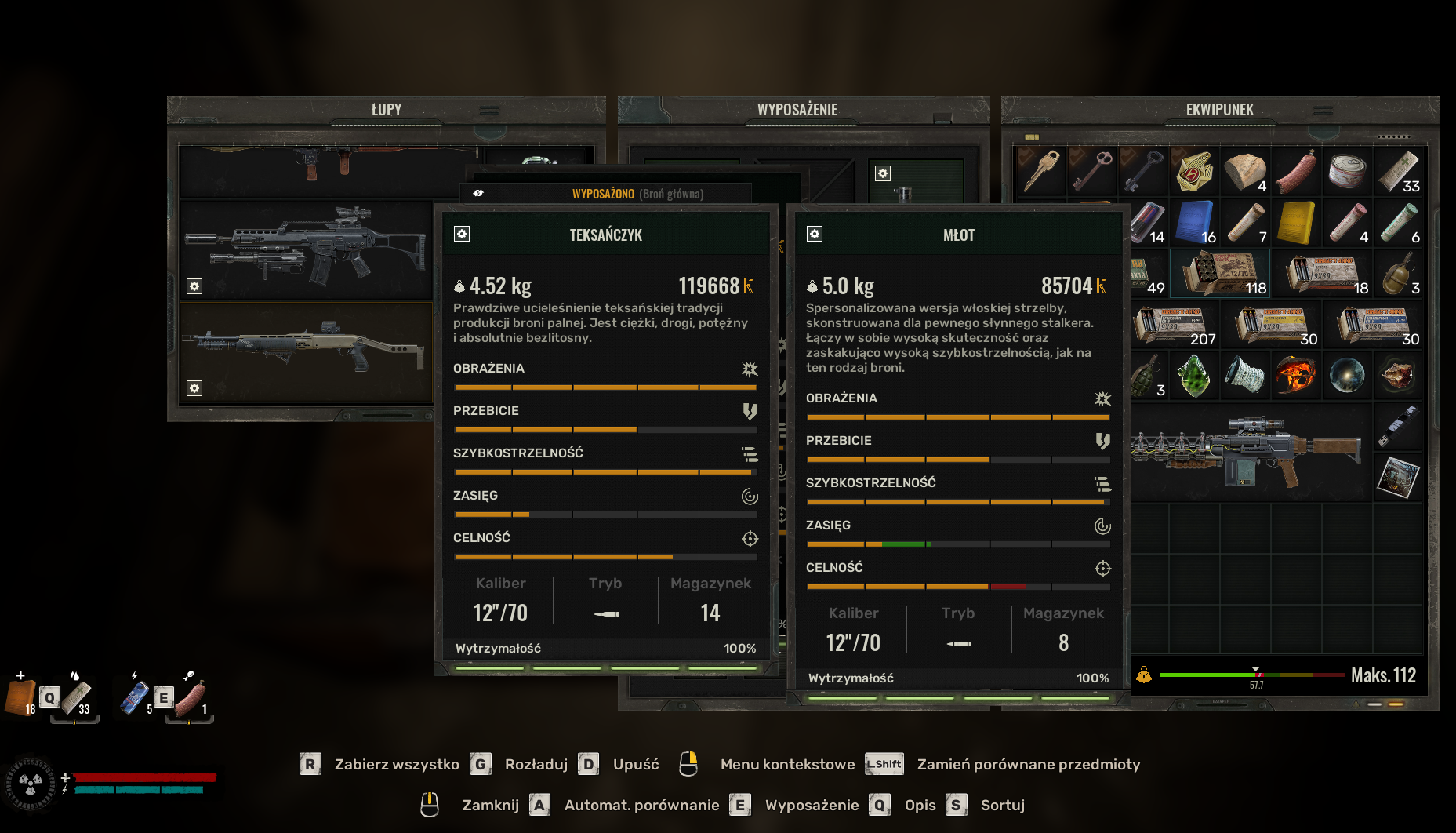Screen dimensions: 1456x833
Task: Select the 9x39 ammo box with 18
Action: (x=1322, y=273)
